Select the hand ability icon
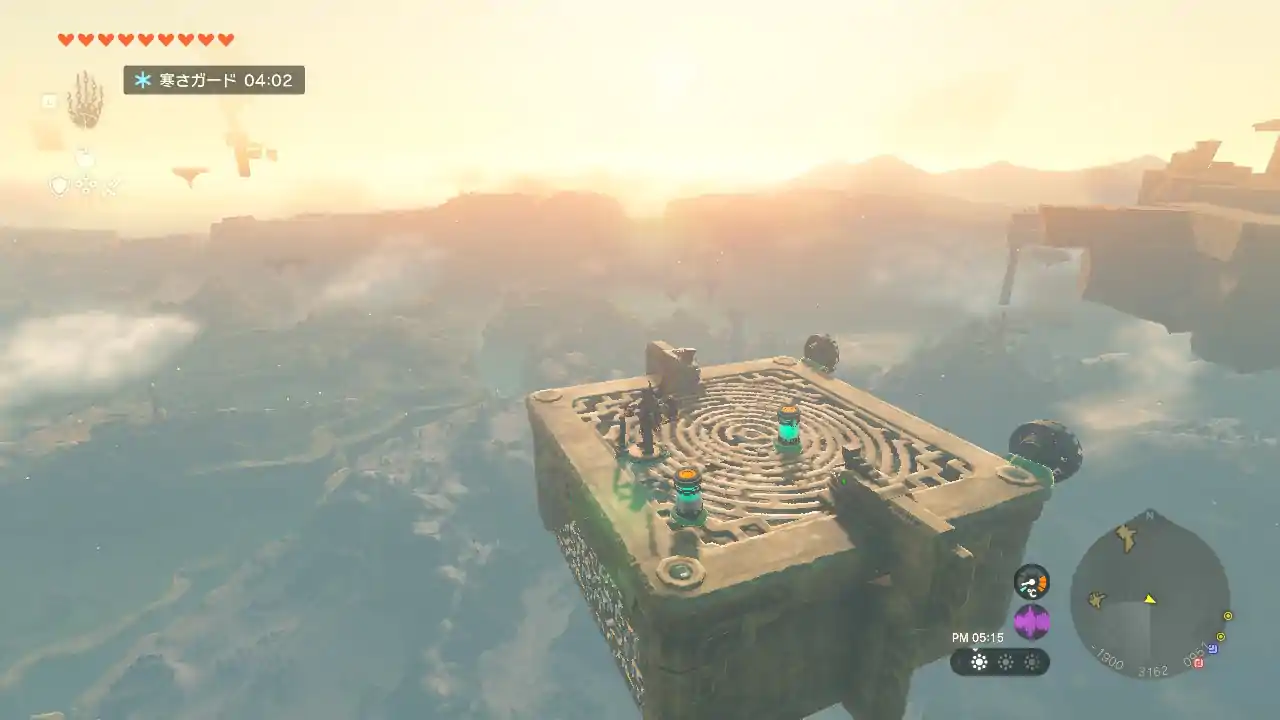The image size is (1280, 720). (x=85, y=100)
